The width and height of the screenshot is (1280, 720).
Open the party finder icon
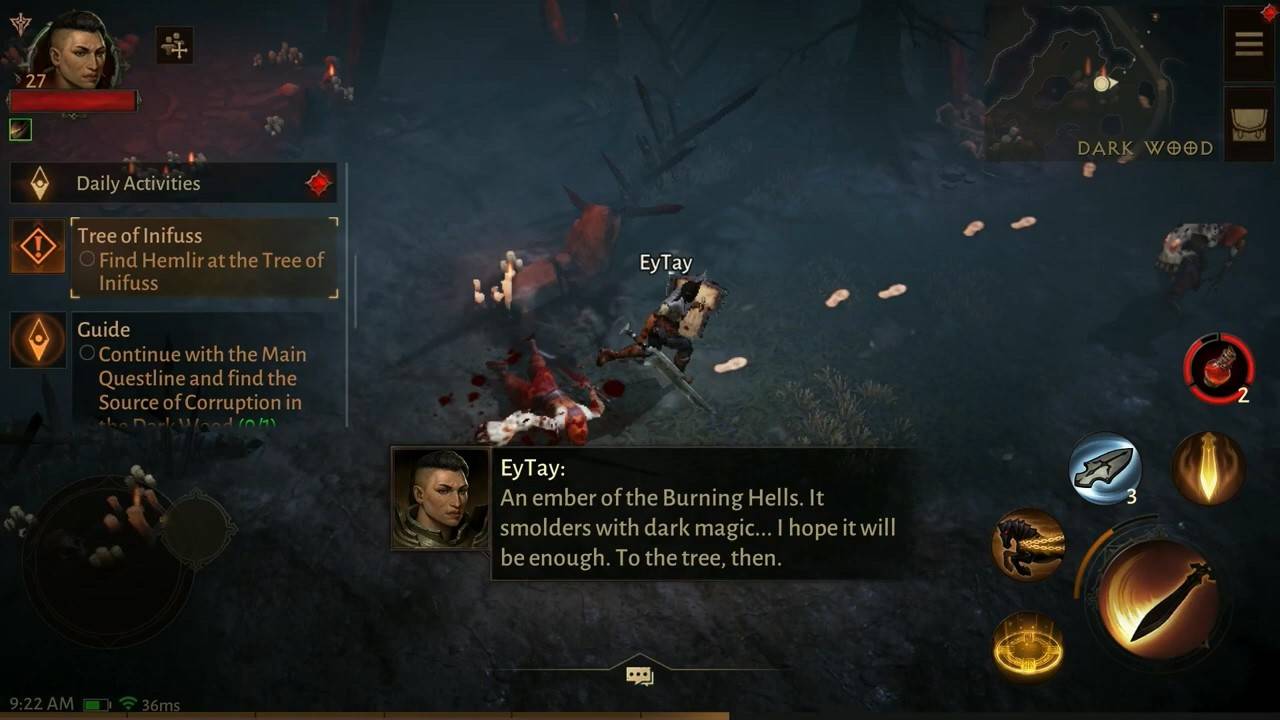175,45
